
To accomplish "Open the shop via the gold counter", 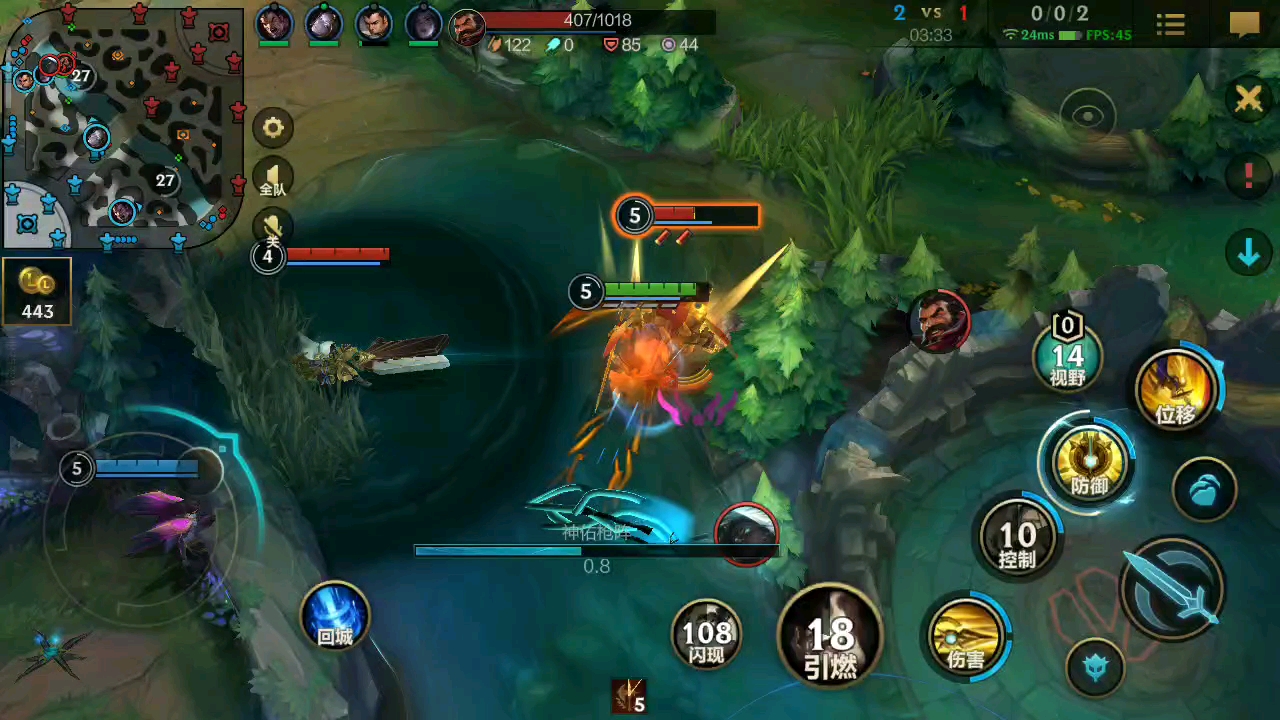I will pos(37,292).
